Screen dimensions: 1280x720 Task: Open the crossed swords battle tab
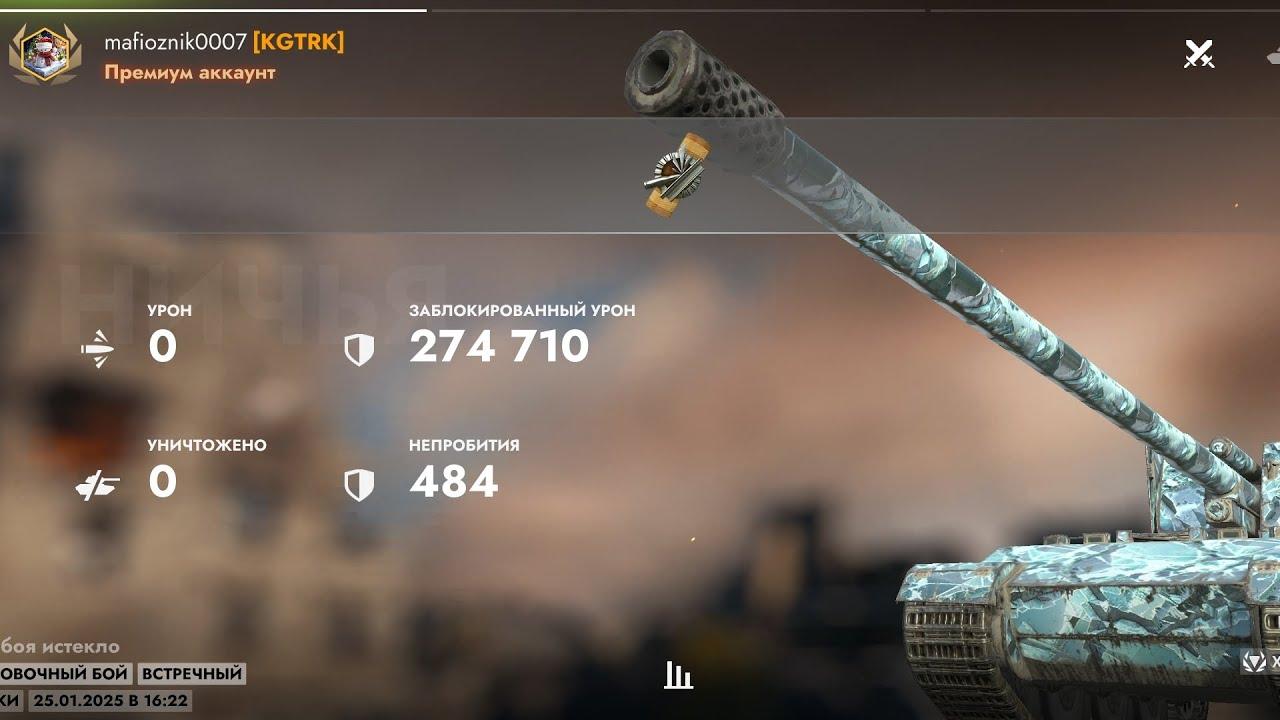click(x=1198, y=54)
